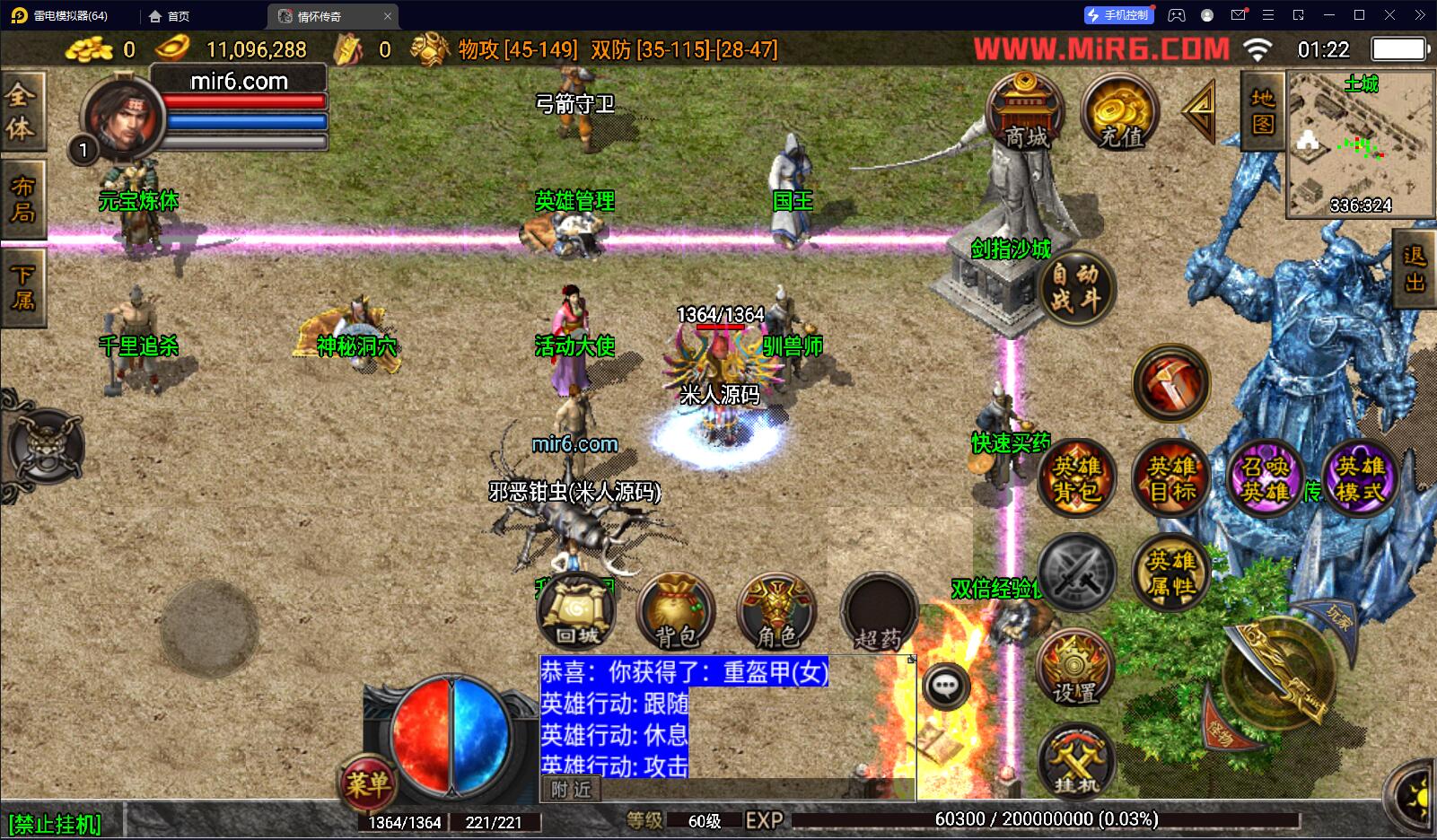
Task: Activate 召唤英雄 summon hero
Action: pyautogui.click(x=1266, y=478)
